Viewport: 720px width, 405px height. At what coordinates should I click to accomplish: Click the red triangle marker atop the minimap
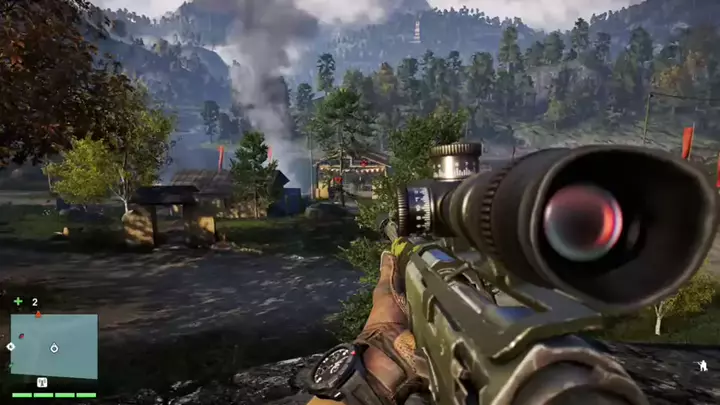click(x=38, y=314)
